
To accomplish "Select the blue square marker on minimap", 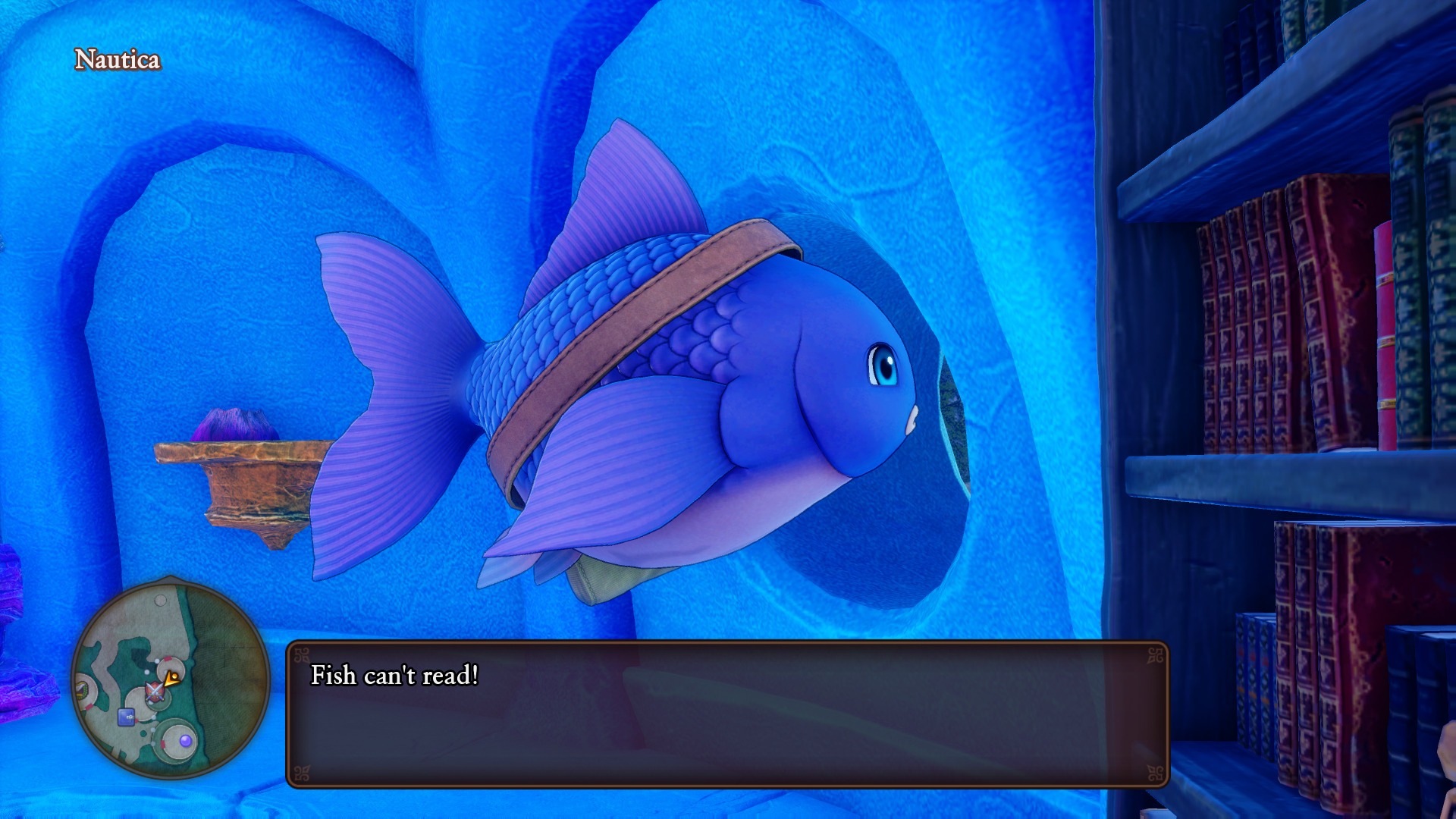I will [x=127, y=716].
